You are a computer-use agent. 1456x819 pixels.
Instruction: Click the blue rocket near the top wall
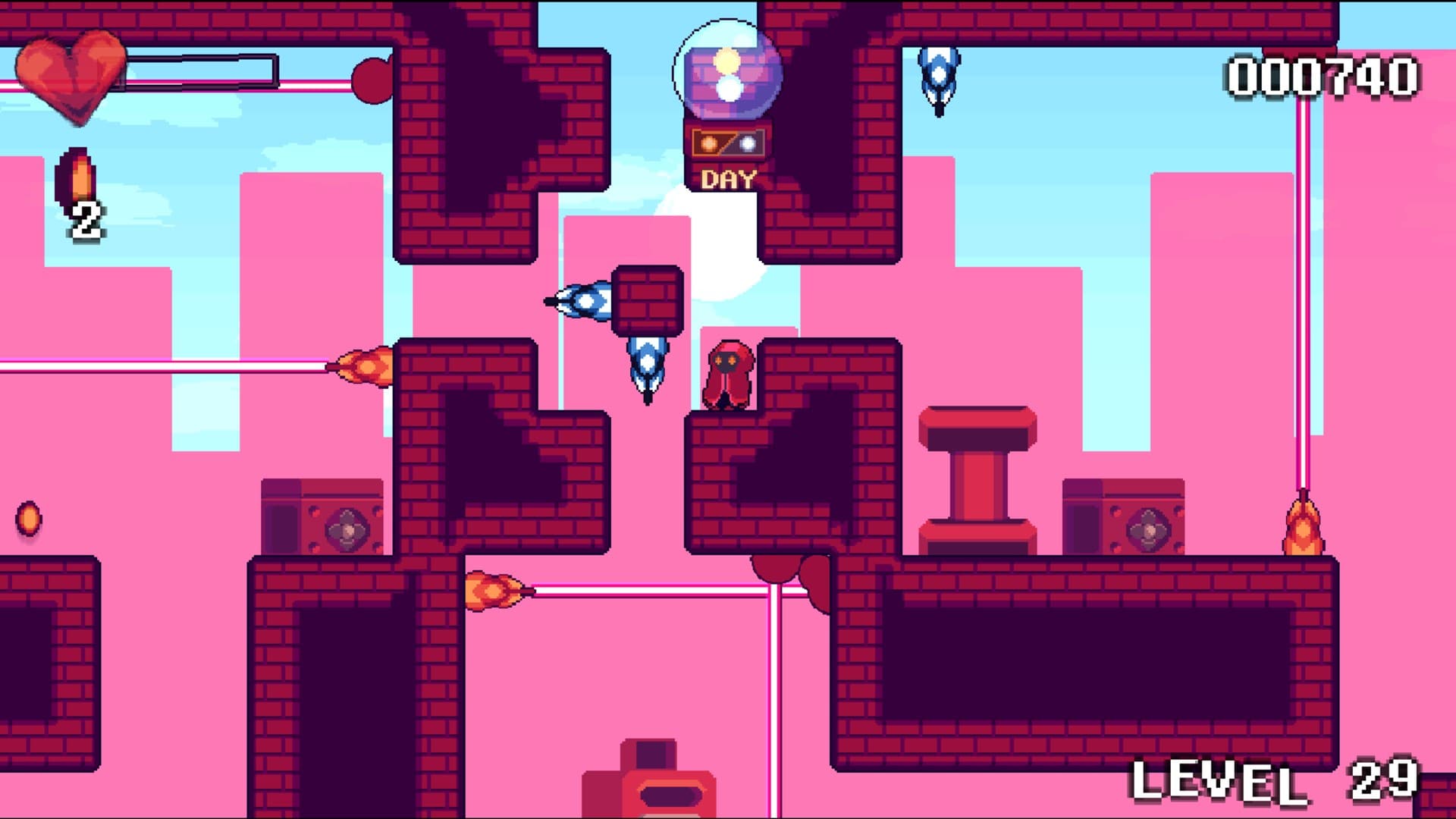click(939, 76)
